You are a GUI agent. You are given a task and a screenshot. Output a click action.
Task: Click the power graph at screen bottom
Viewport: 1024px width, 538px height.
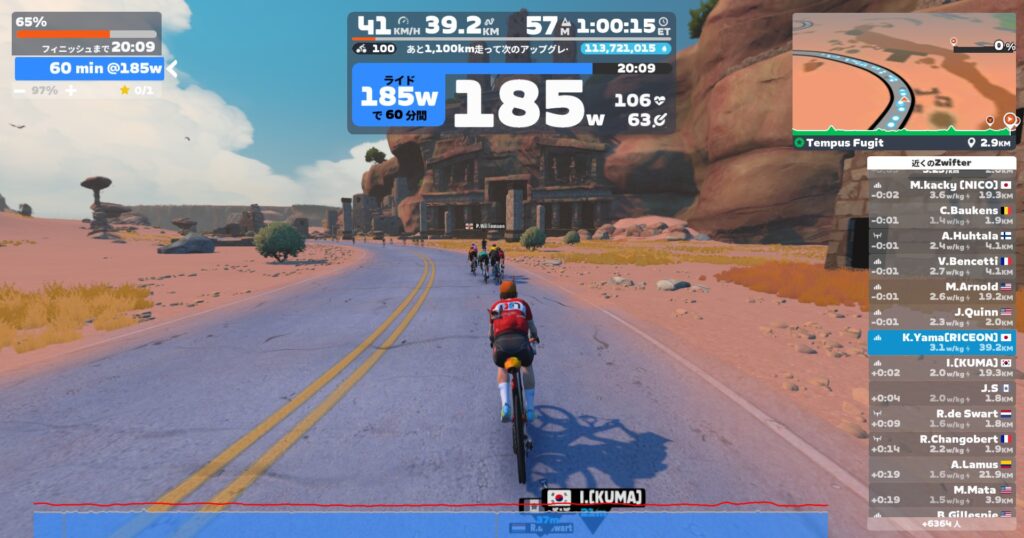pos(430,520)
